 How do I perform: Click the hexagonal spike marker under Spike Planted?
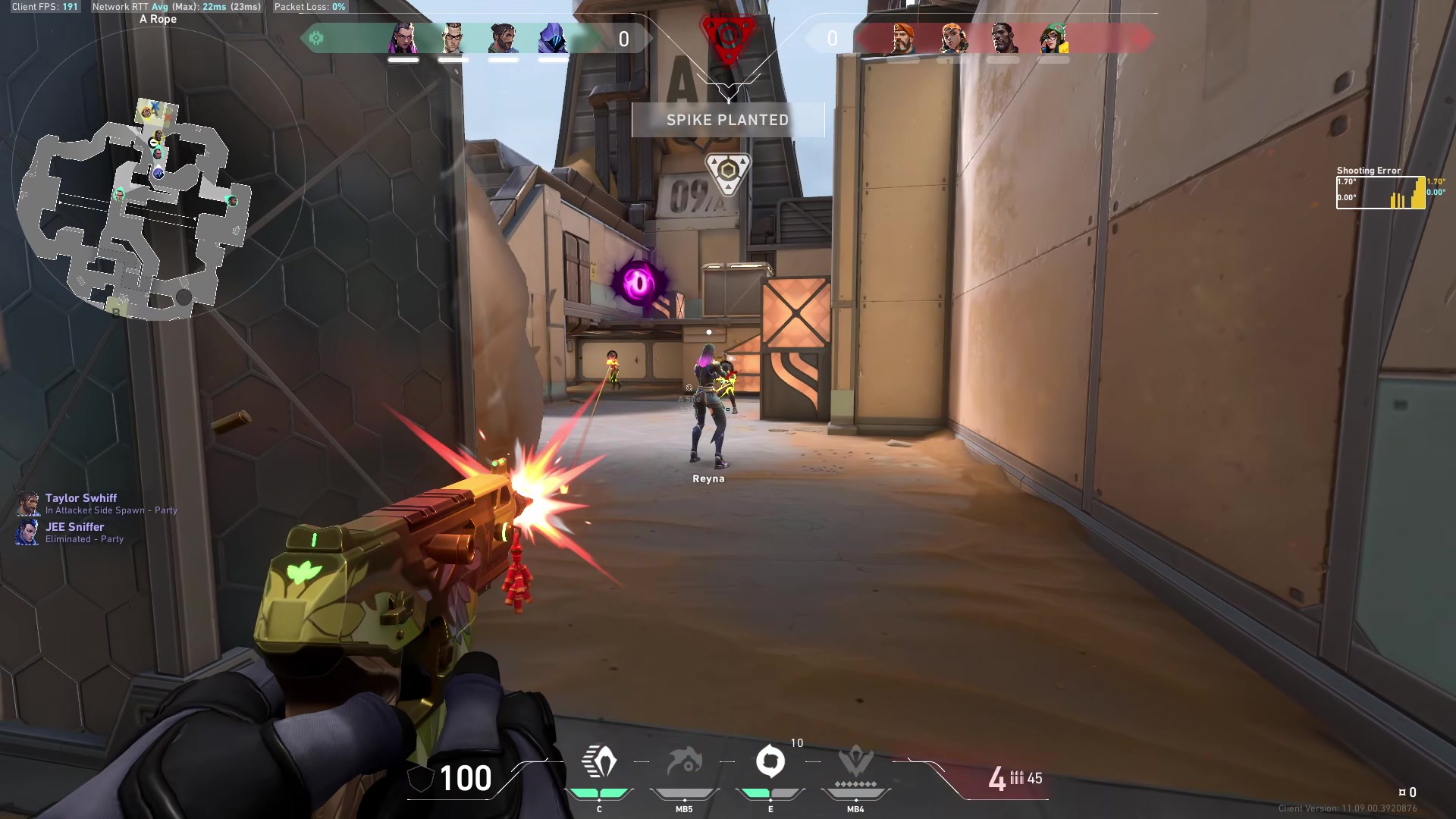[728, 171]
